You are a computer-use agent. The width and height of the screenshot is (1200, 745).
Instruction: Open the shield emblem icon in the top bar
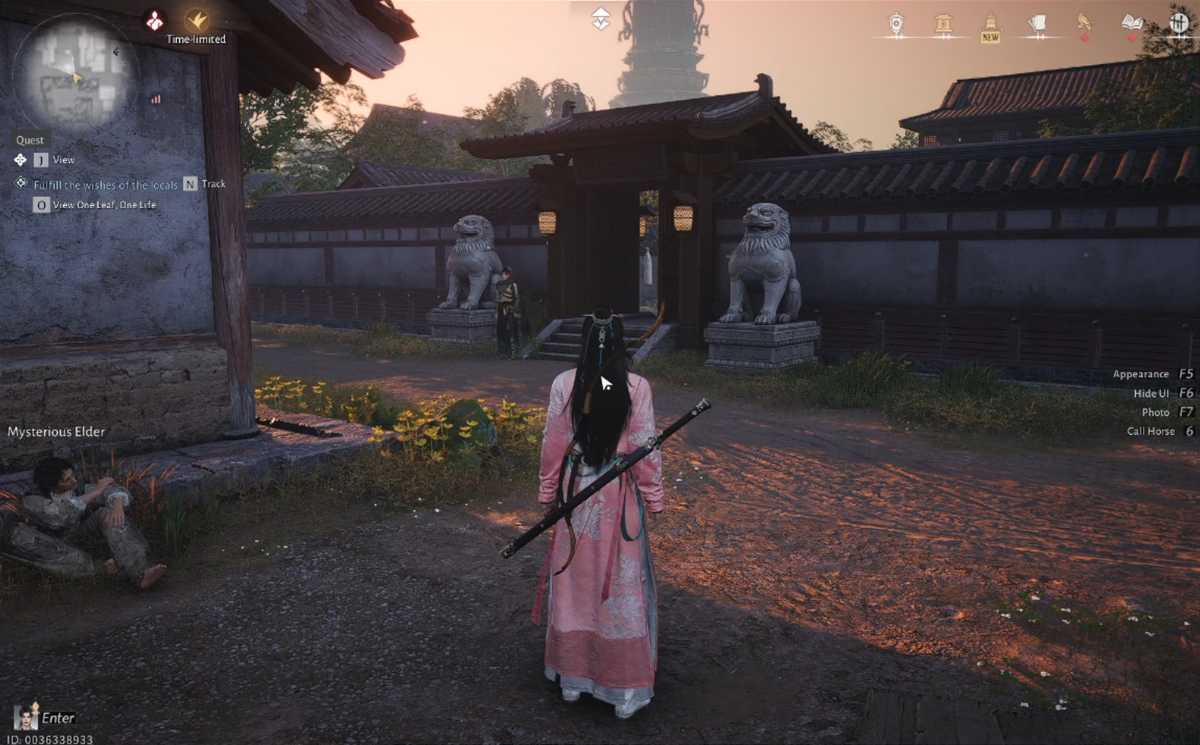tap(896, 22)
